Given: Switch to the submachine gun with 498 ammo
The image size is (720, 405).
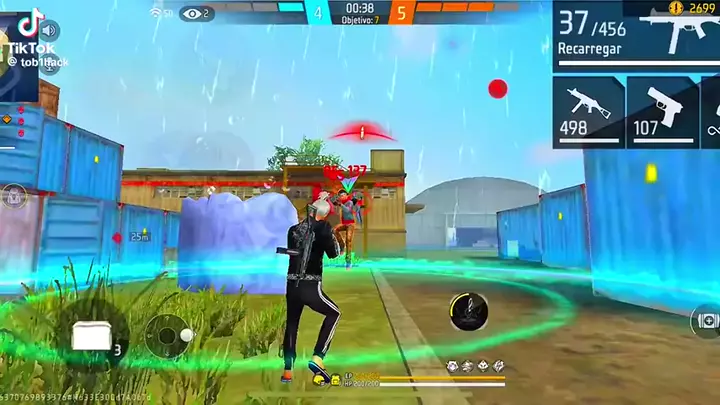Looking at the screenshot, I should tap(588, 111).
